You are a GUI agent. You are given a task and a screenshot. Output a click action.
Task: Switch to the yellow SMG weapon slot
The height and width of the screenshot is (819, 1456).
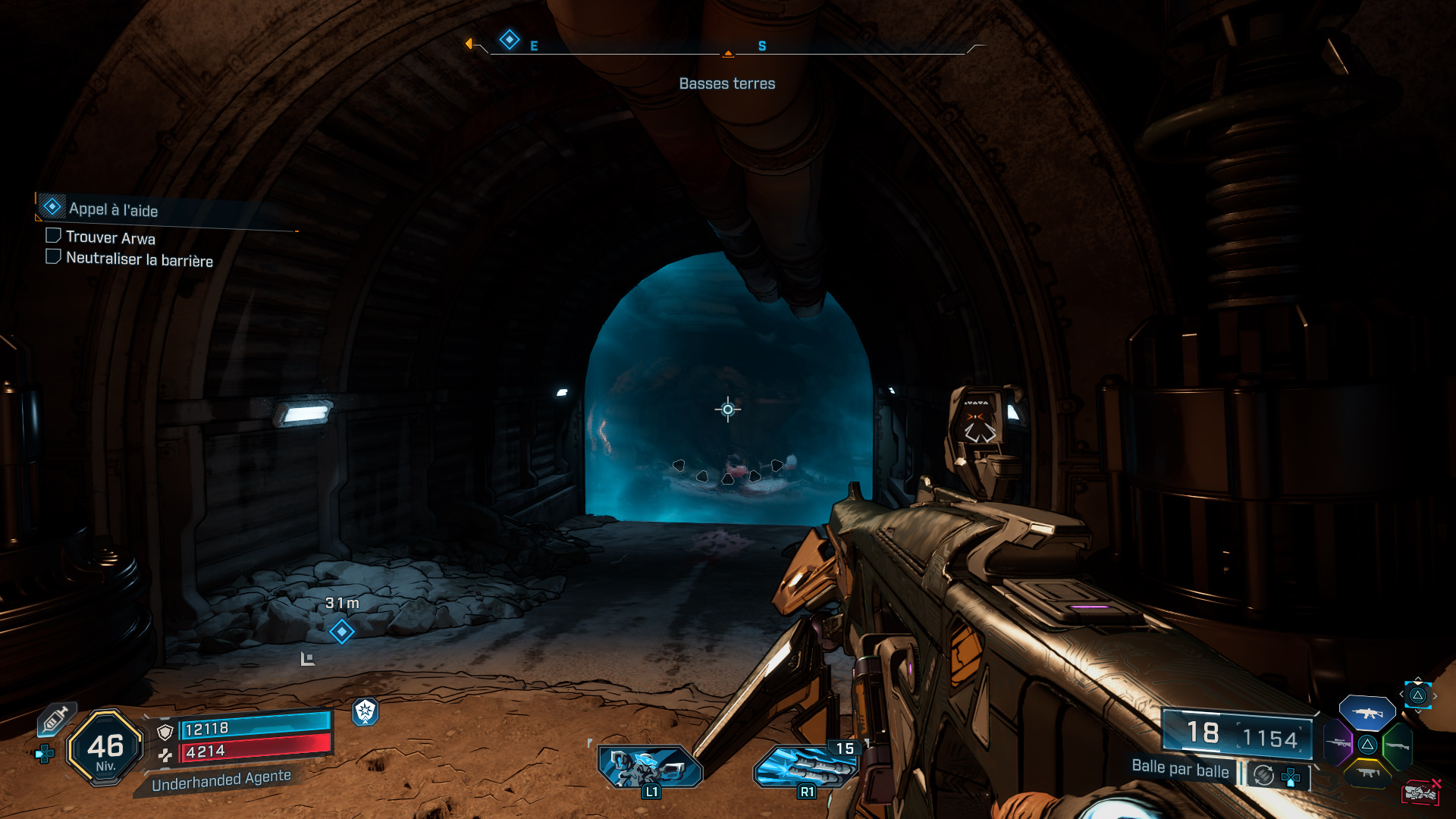[1367, 773]
